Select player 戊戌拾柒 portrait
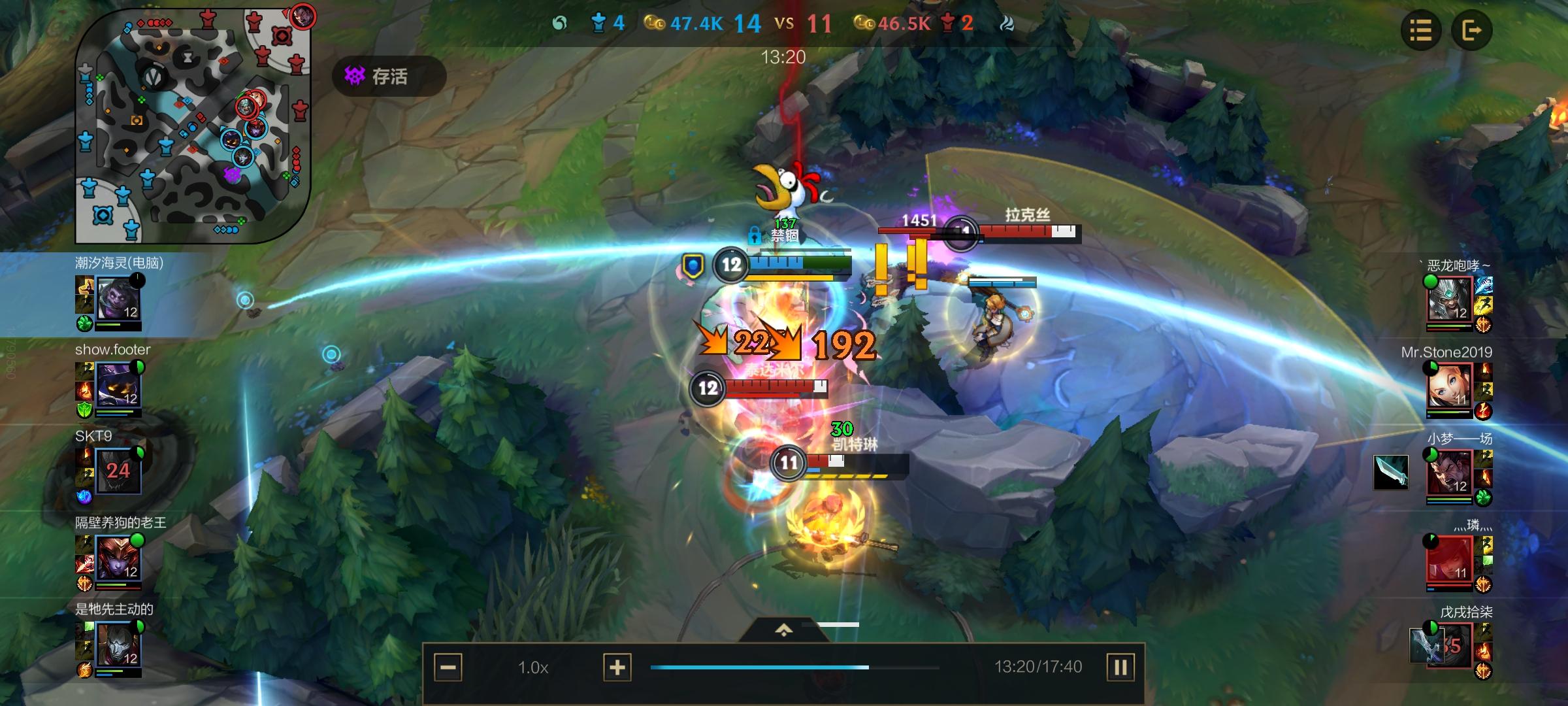1568x706 pixels. 1449,647
